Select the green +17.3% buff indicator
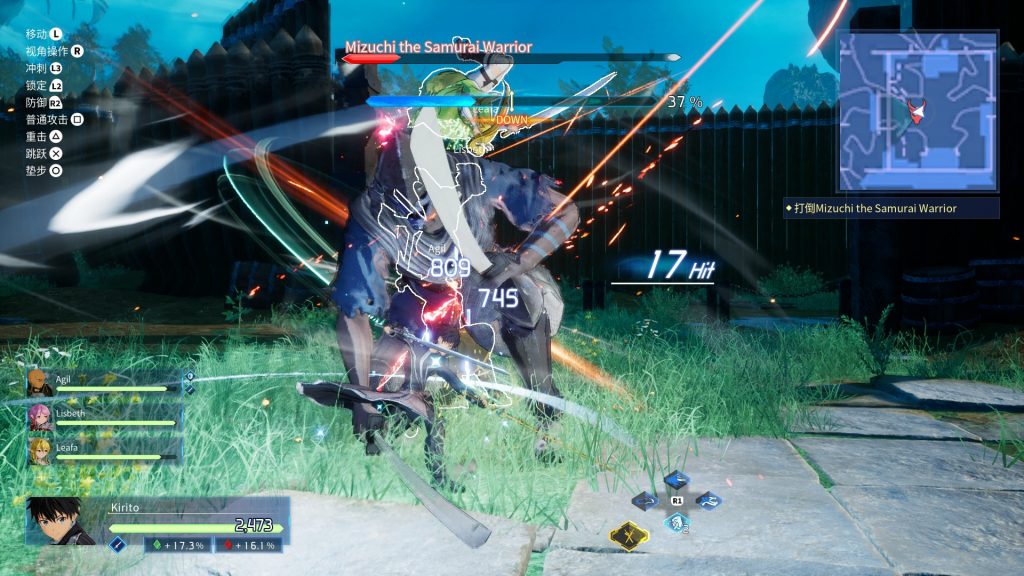Screen dimensions: 1024x576 [176, 545]
